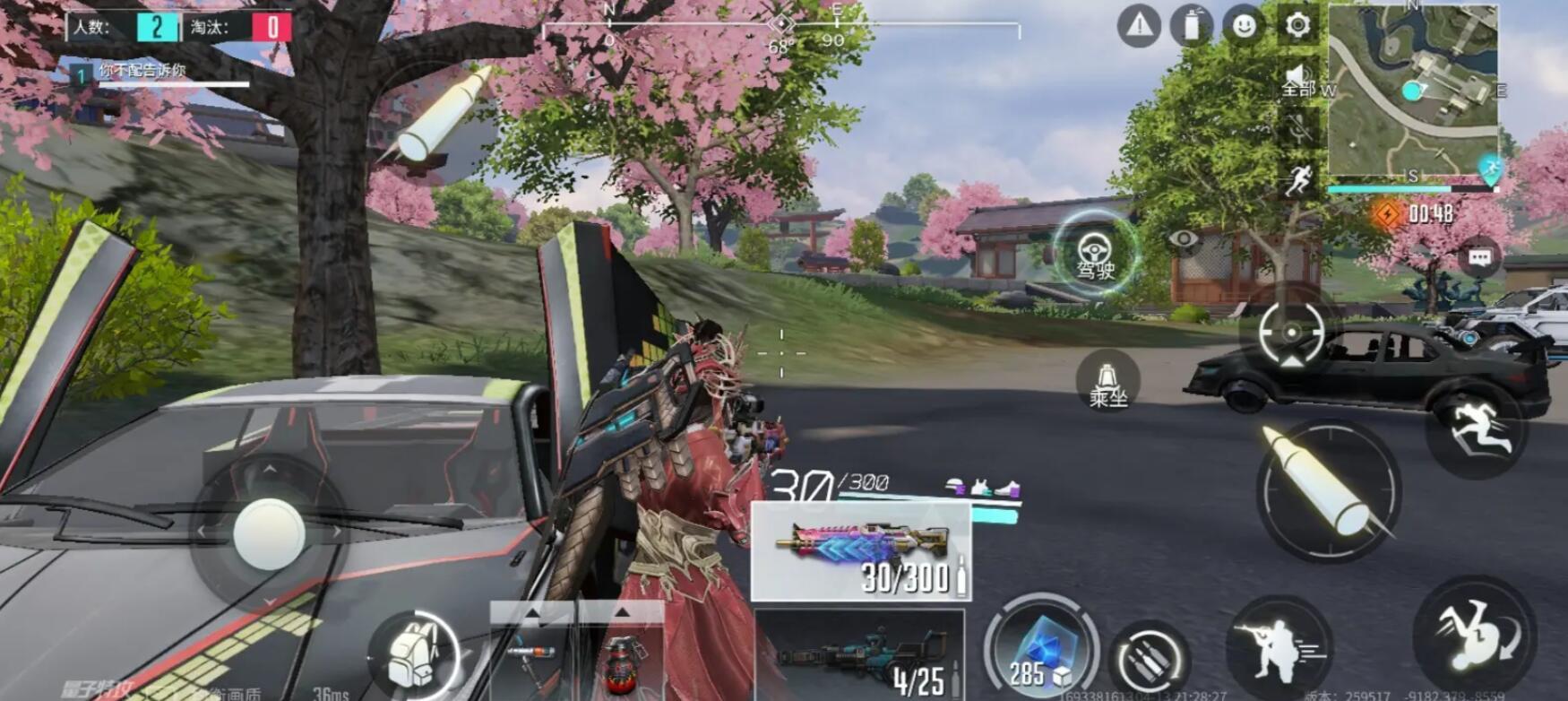Tap the aim-down-sights scope button
The width and height of the screenshot is (1568, 701).
[1291, 333]
